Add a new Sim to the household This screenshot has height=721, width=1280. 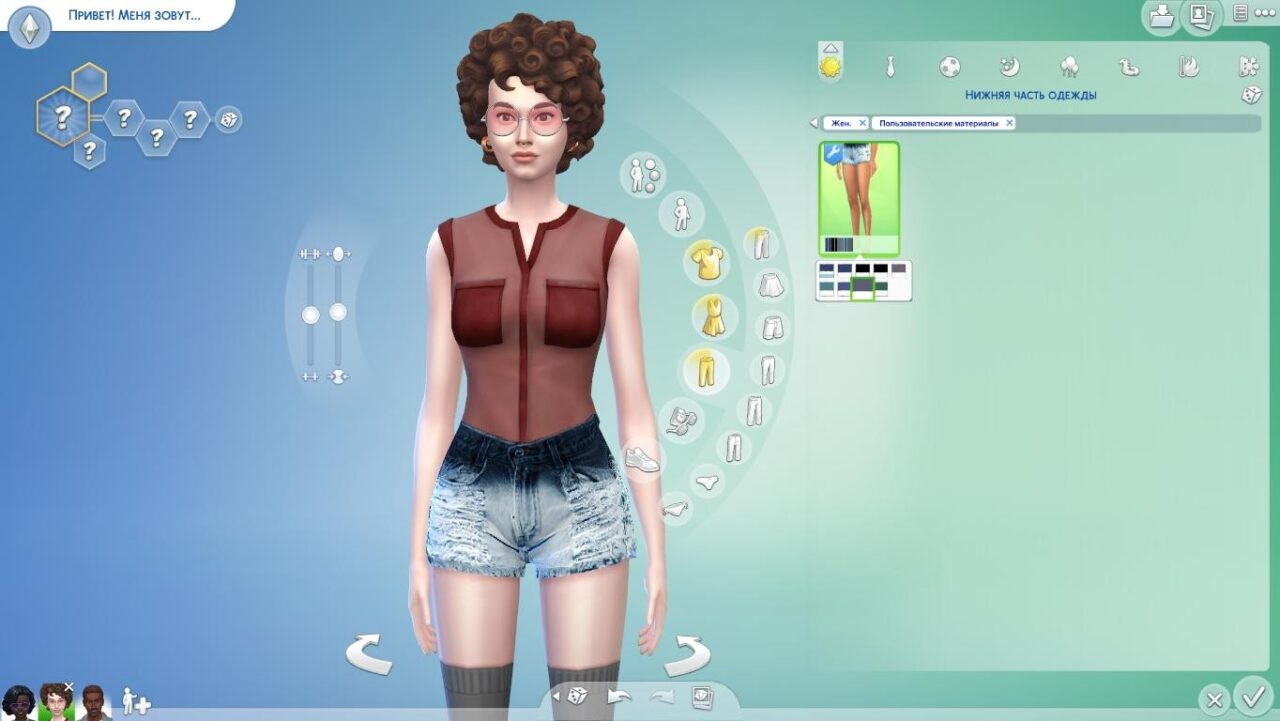[135, 701]
